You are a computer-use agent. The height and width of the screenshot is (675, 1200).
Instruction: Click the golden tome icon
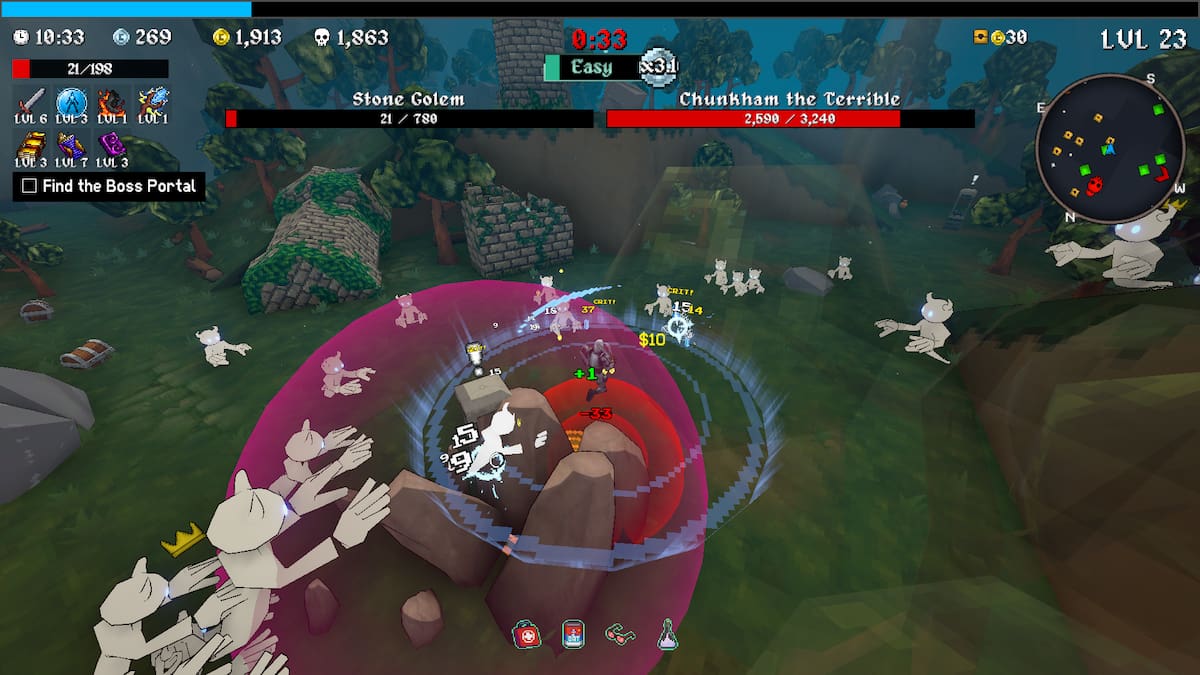pyautogui.click(x=31, y=146)
